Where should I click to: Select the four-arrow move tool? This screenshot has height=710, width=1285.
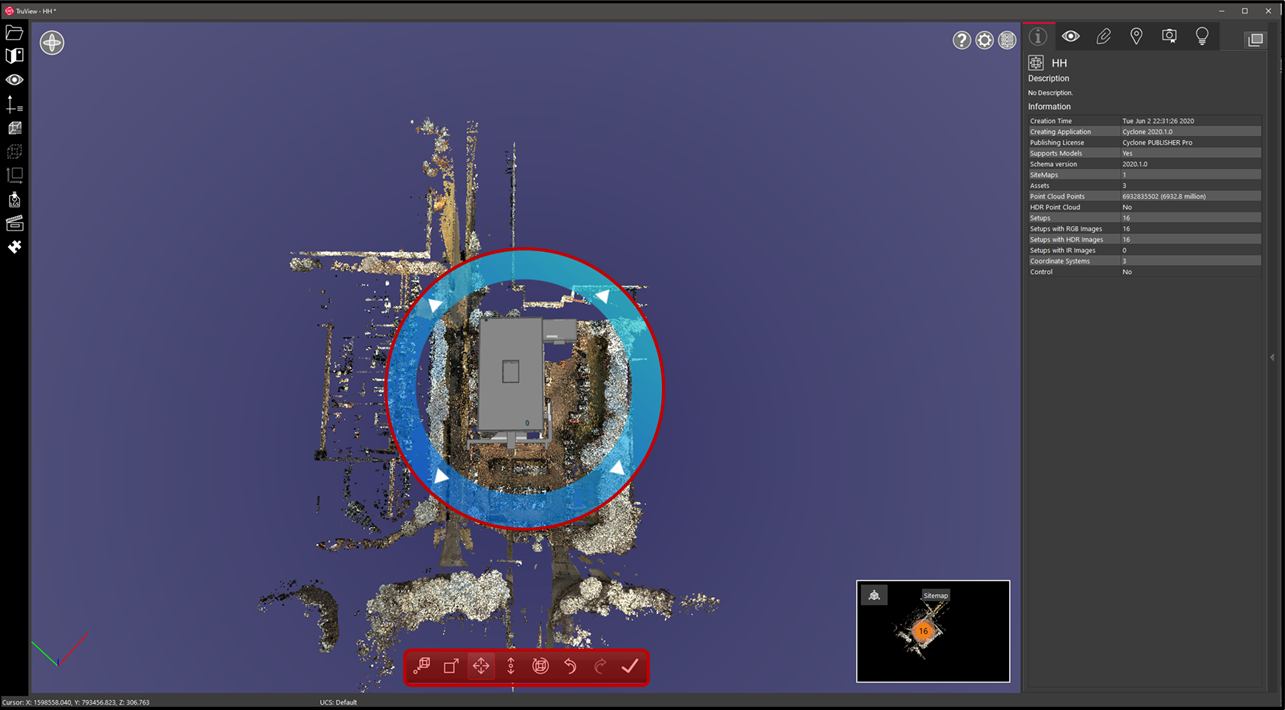click(x=481, y=666)
